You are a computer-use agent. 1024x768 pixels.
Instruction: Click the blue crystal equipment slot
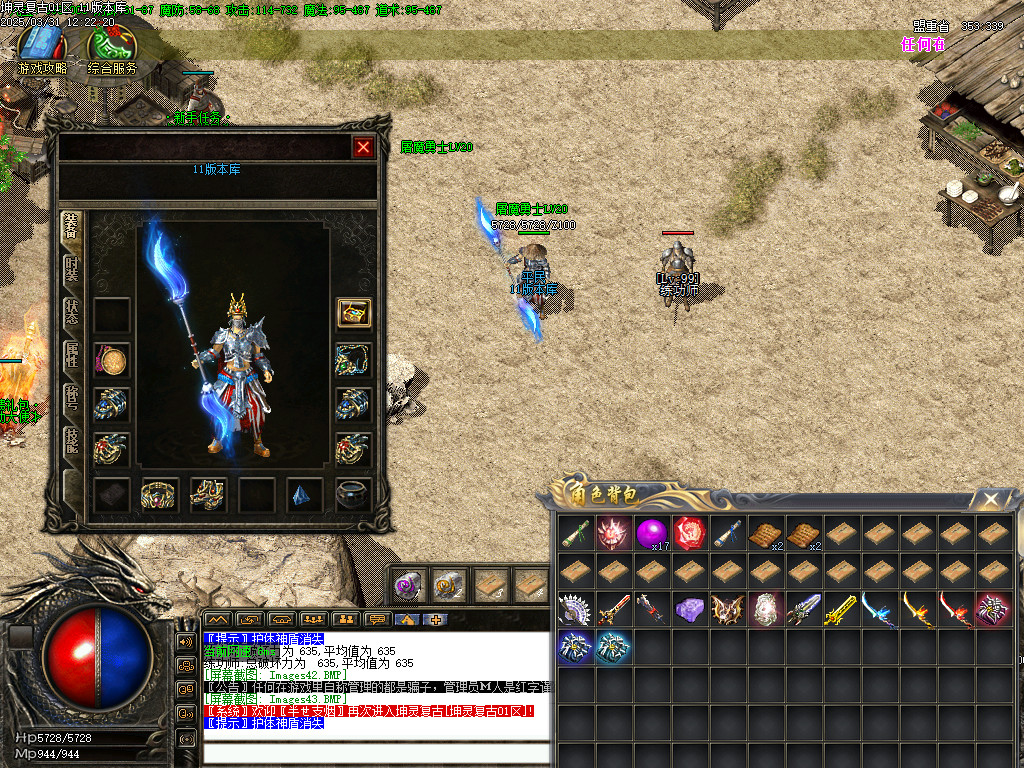304,494
